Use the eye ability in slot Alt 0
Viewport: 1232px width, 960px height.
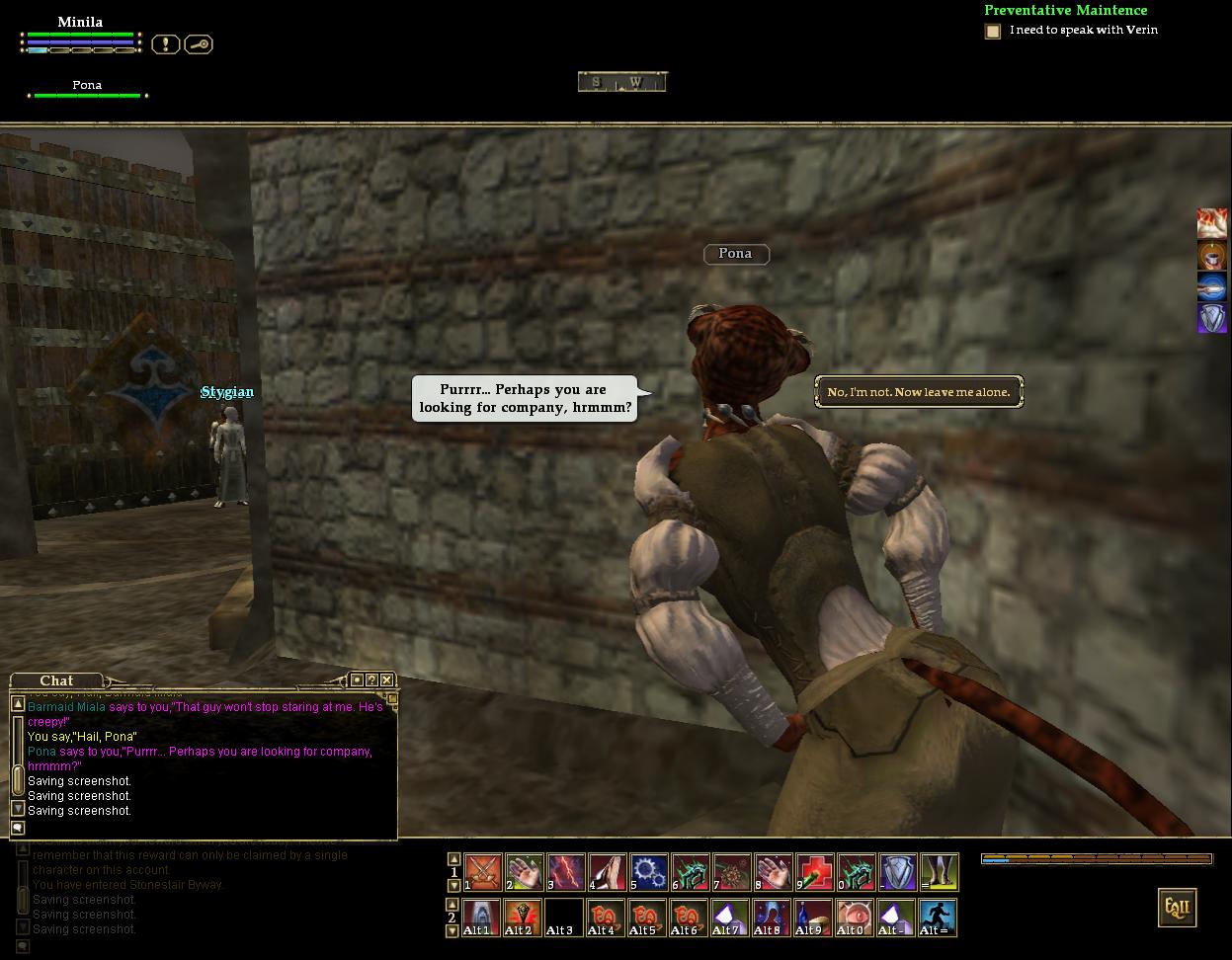(x=856, y=919)
